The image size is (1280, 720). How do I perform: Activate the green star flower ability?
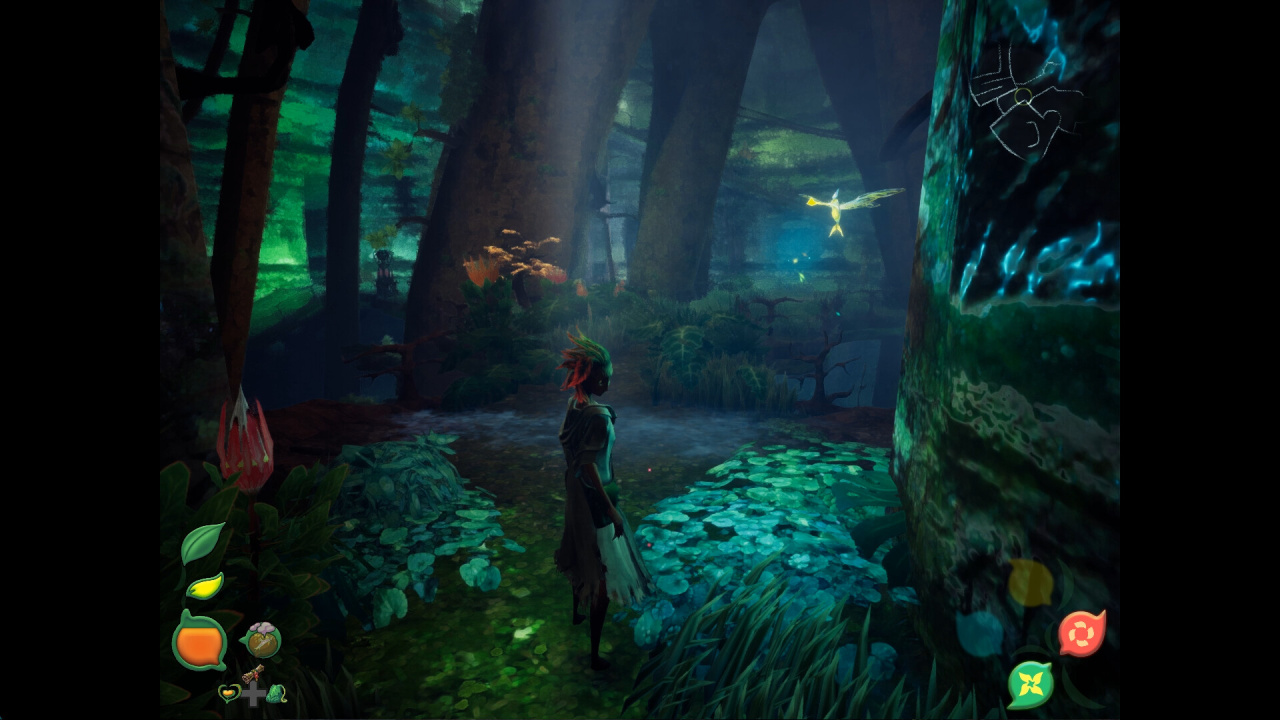coord(1030,685)
